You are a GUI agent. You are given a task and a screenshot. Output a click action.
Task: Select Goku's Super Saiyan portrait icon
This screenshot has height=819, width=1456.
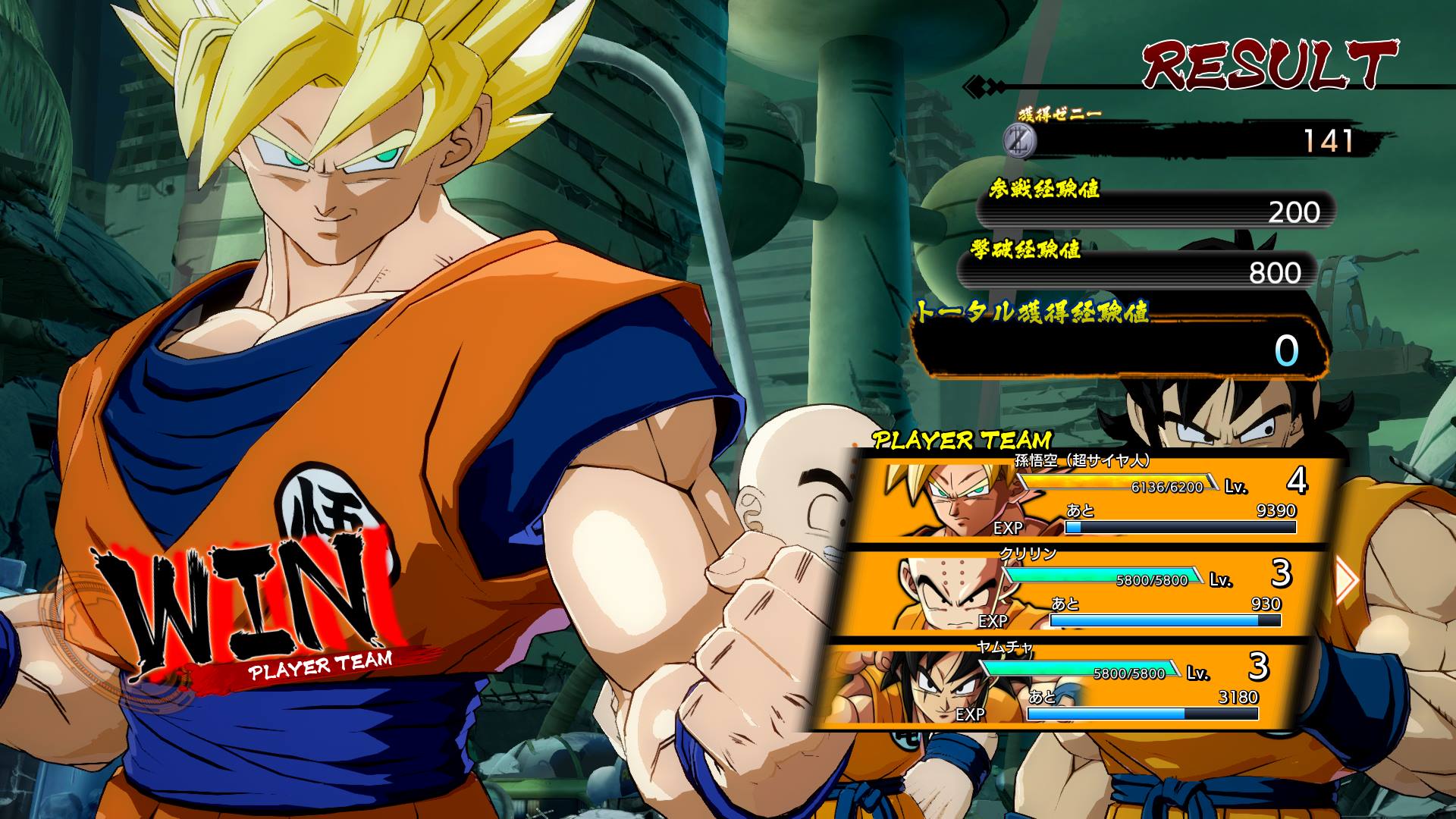[x=944, y=500]
